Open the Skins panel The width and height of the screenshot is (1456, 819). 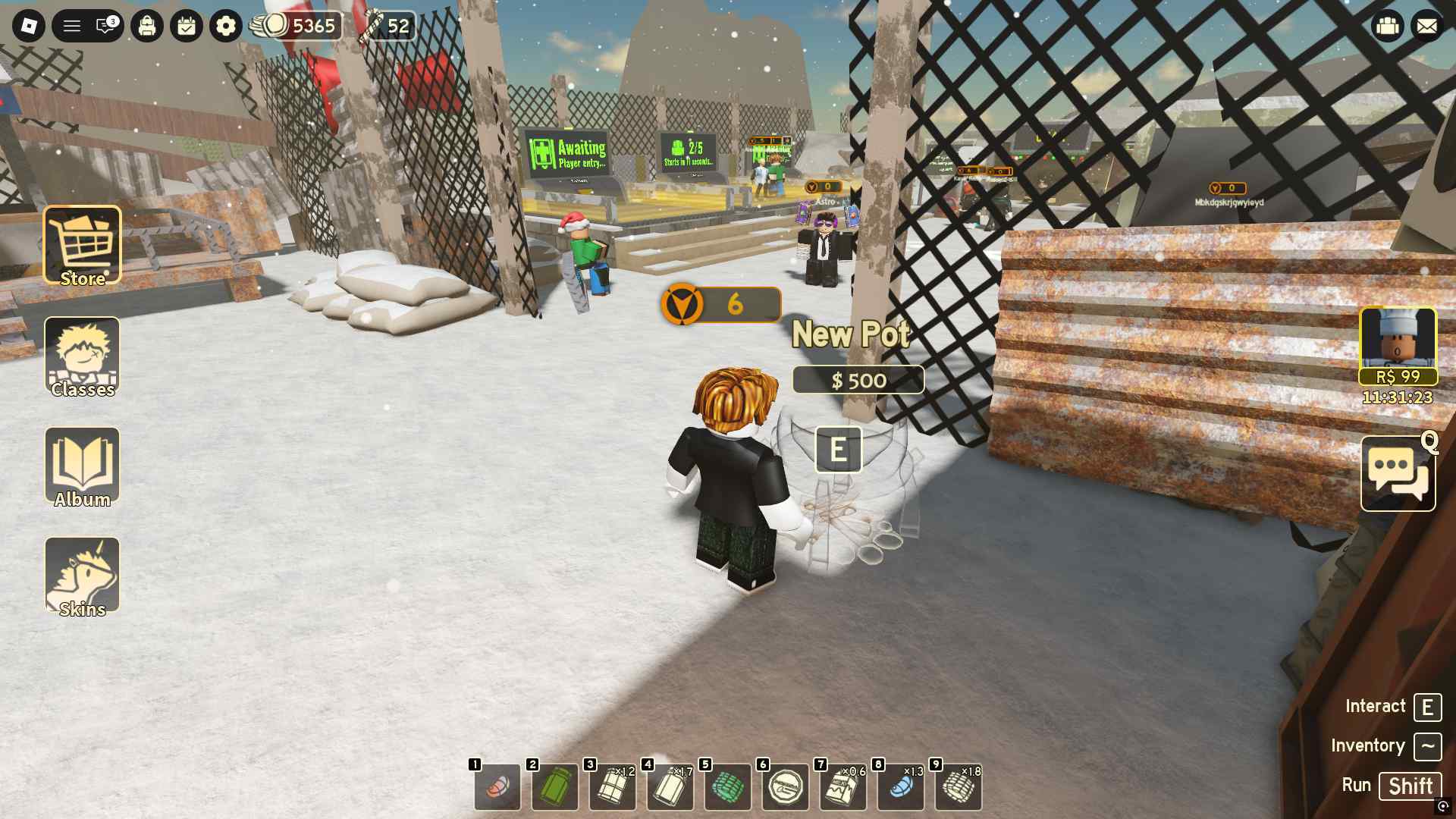click(82, 574)
